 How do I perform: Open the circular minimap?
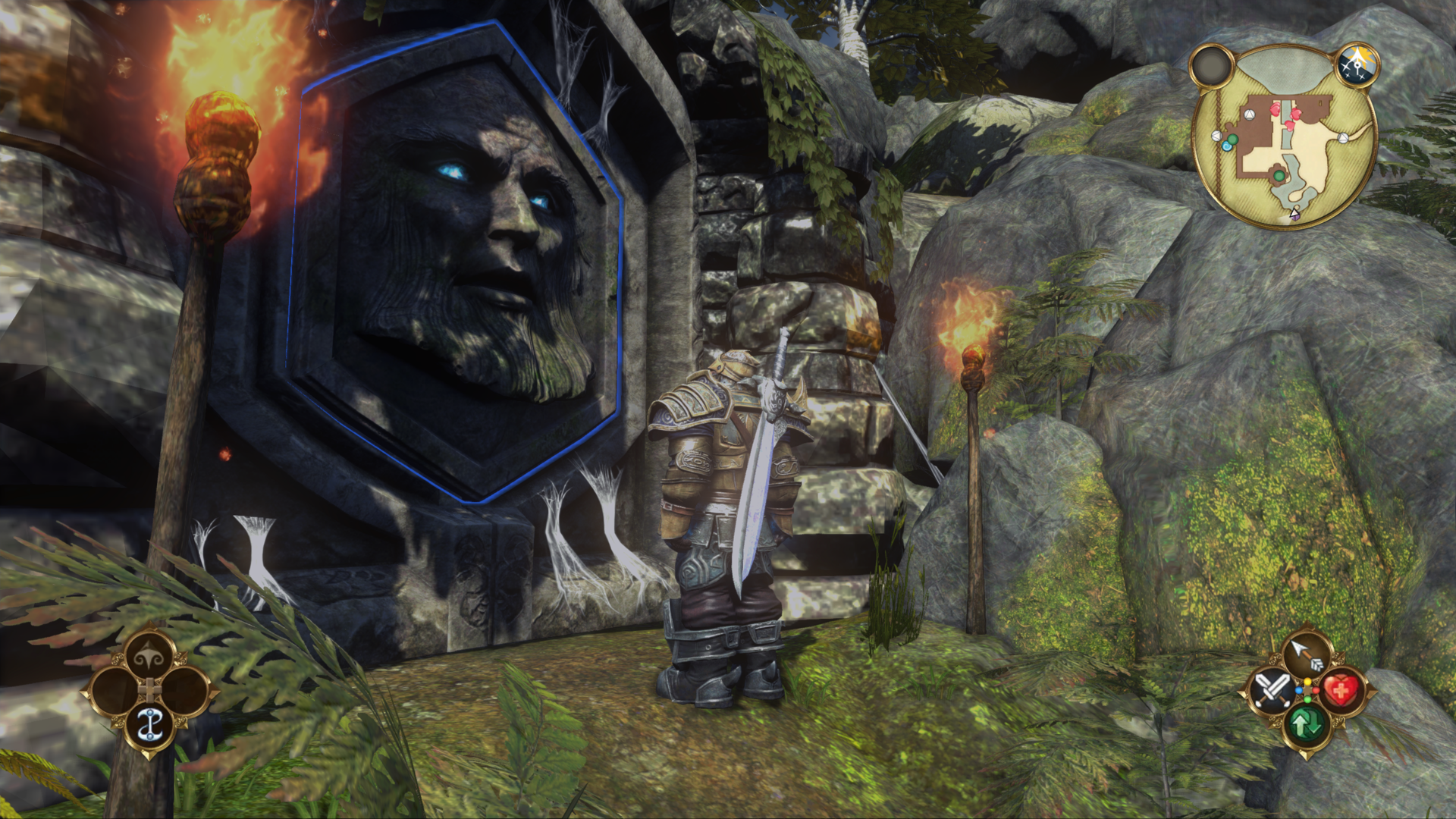1283,135
